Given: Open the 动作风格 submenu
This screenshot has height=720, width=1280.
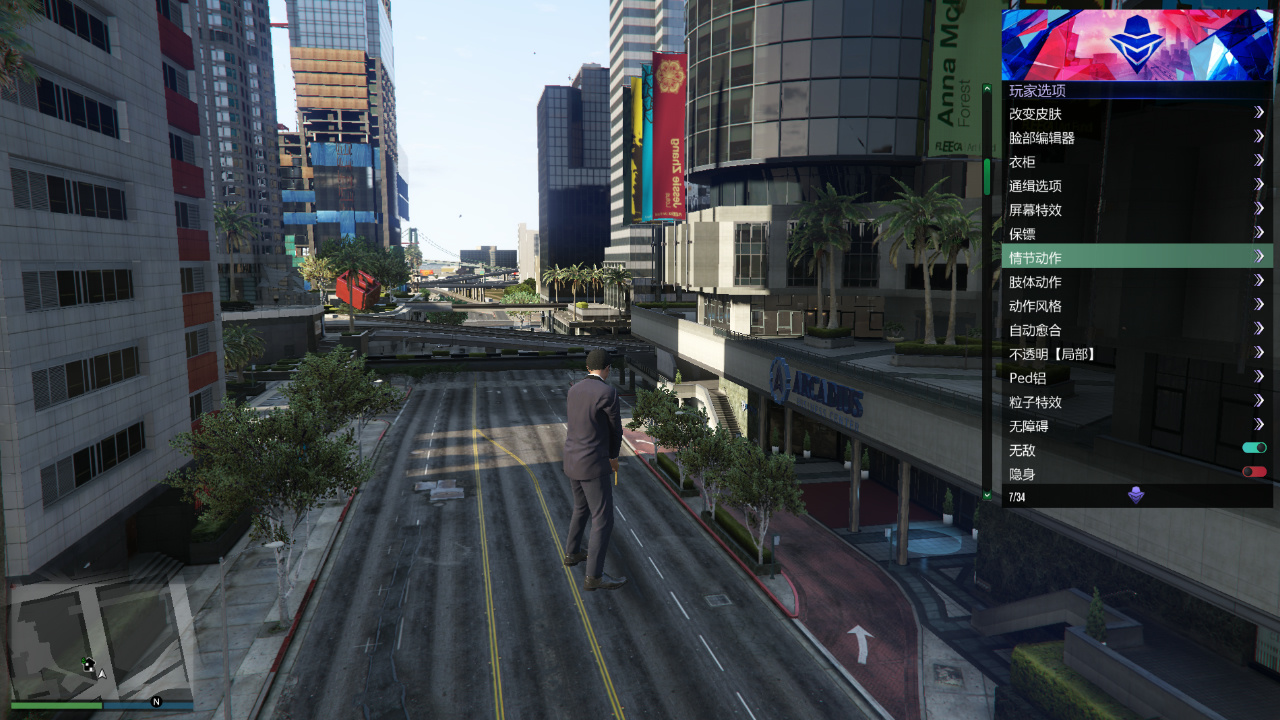Looking at the screenshot, I should pyautogui.click(x=1100, y=305).
